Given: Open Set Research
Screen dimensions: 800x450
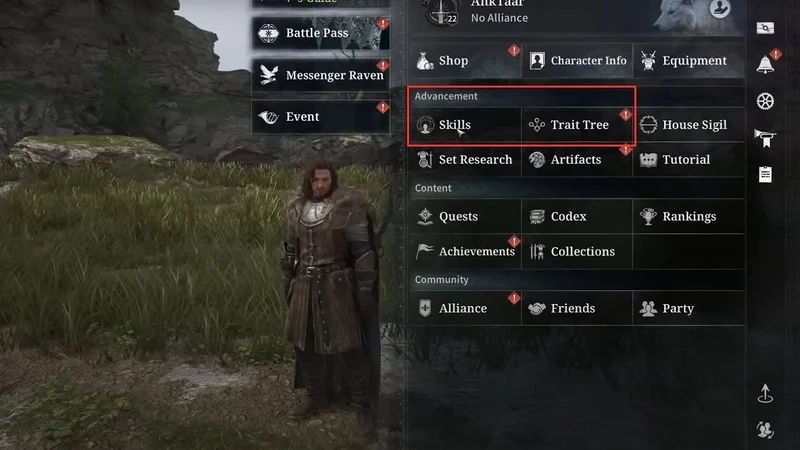Looking at the screenshot, I should [x=465, y=160].
